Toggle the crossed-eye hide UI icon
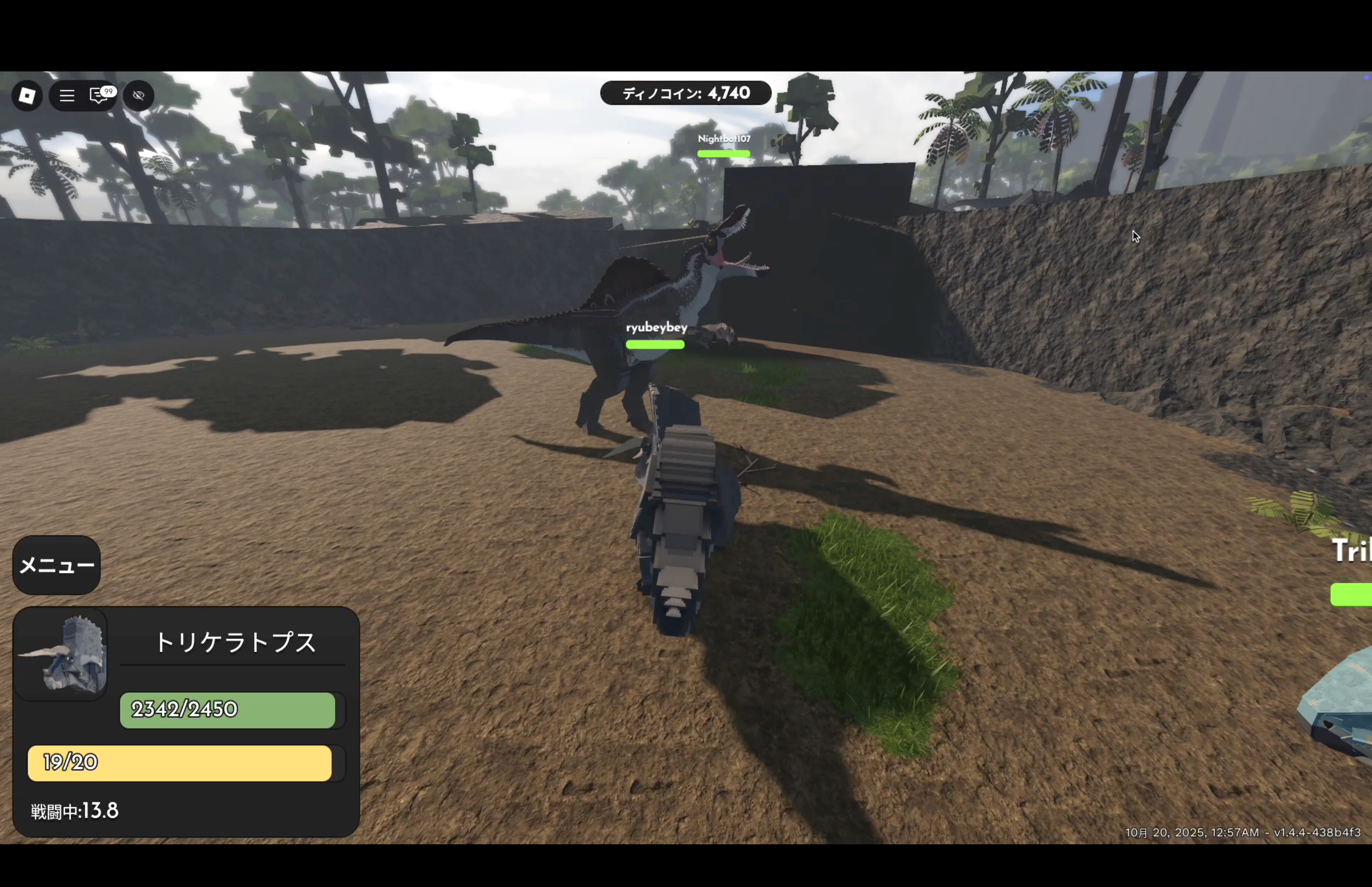This screenshot has height=887, width=1372. click(138, 96)
